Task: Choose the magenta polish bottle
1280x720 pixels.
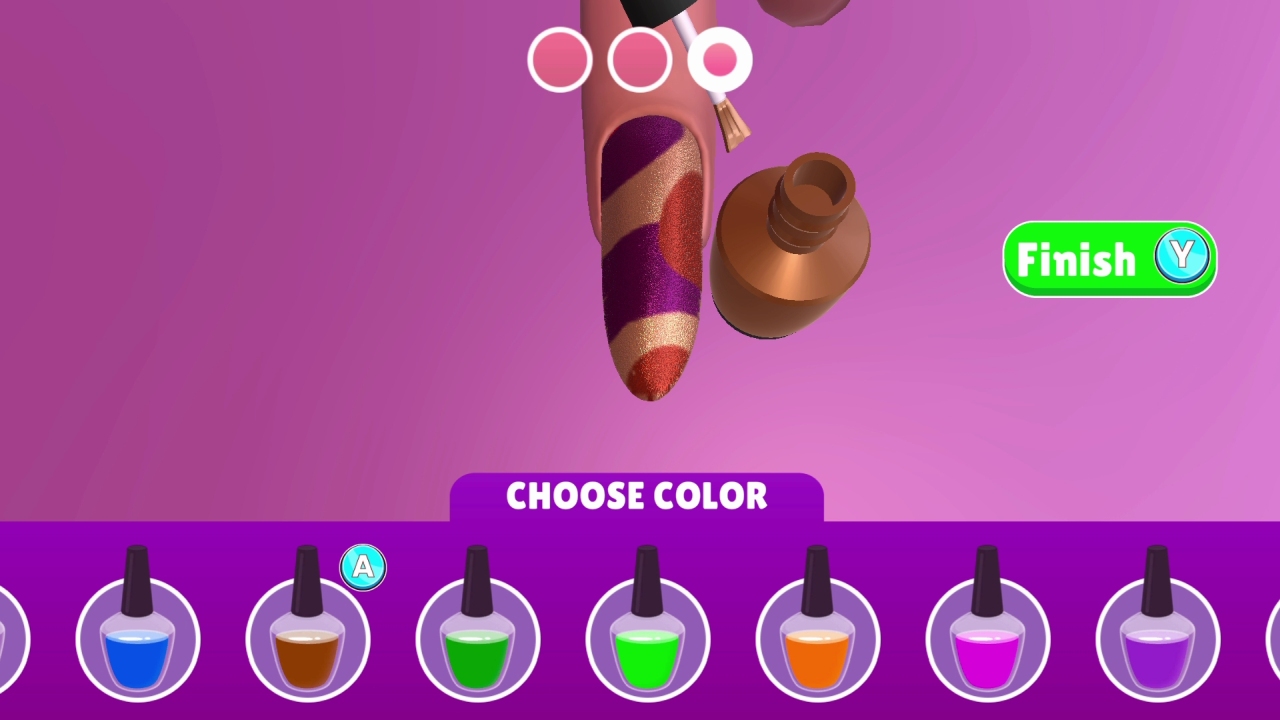Action: pyautogui.click(x=987, y=640)
